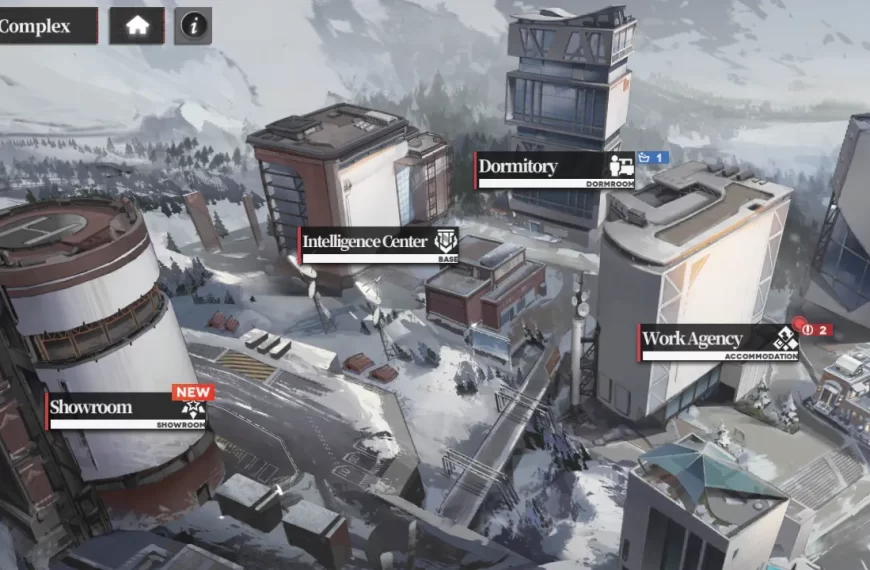
Task: Go to the home screen
Action: tap(137, 26)
